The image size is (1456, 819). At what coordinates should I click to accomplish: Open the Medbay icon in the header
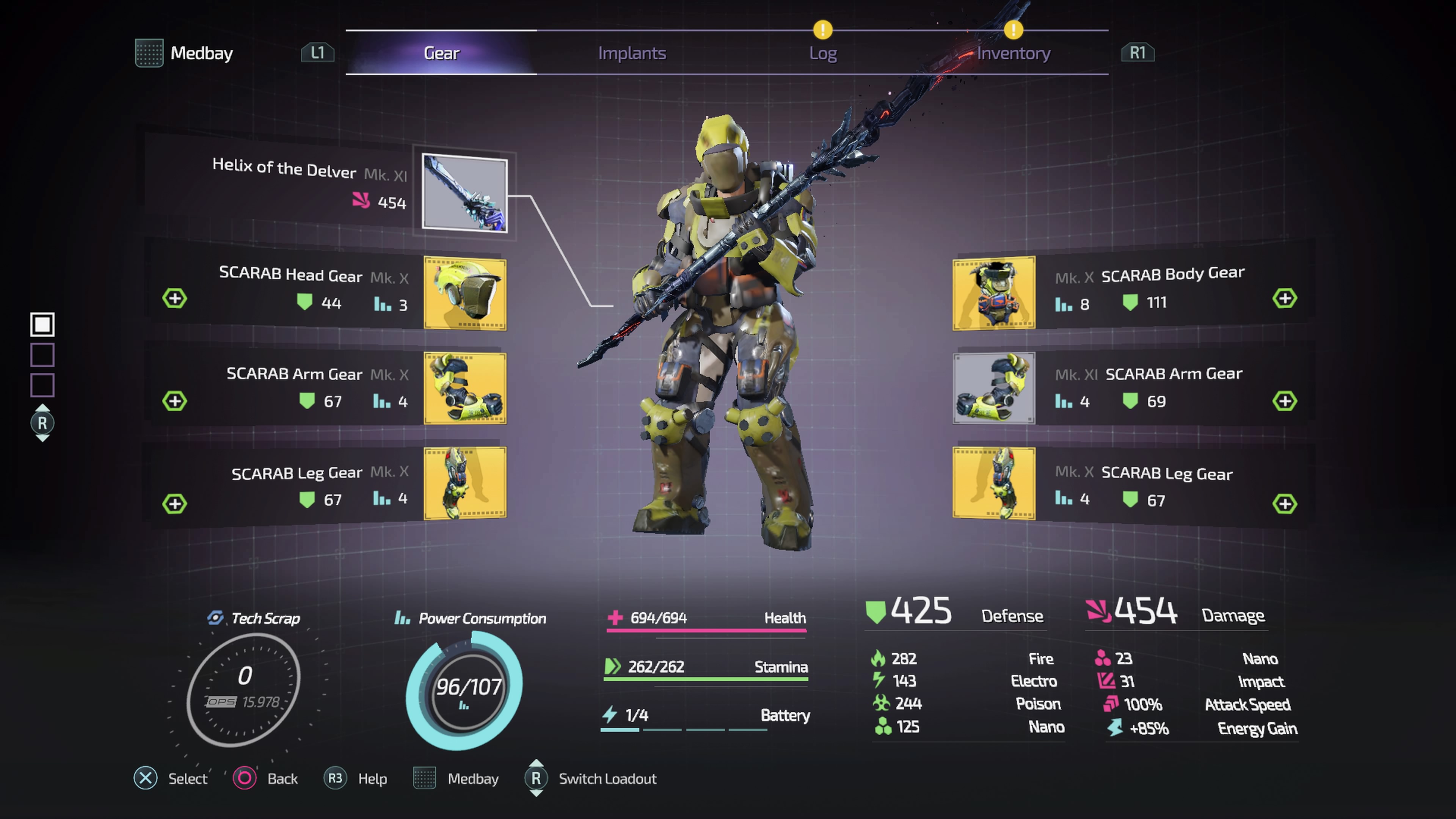149,53
